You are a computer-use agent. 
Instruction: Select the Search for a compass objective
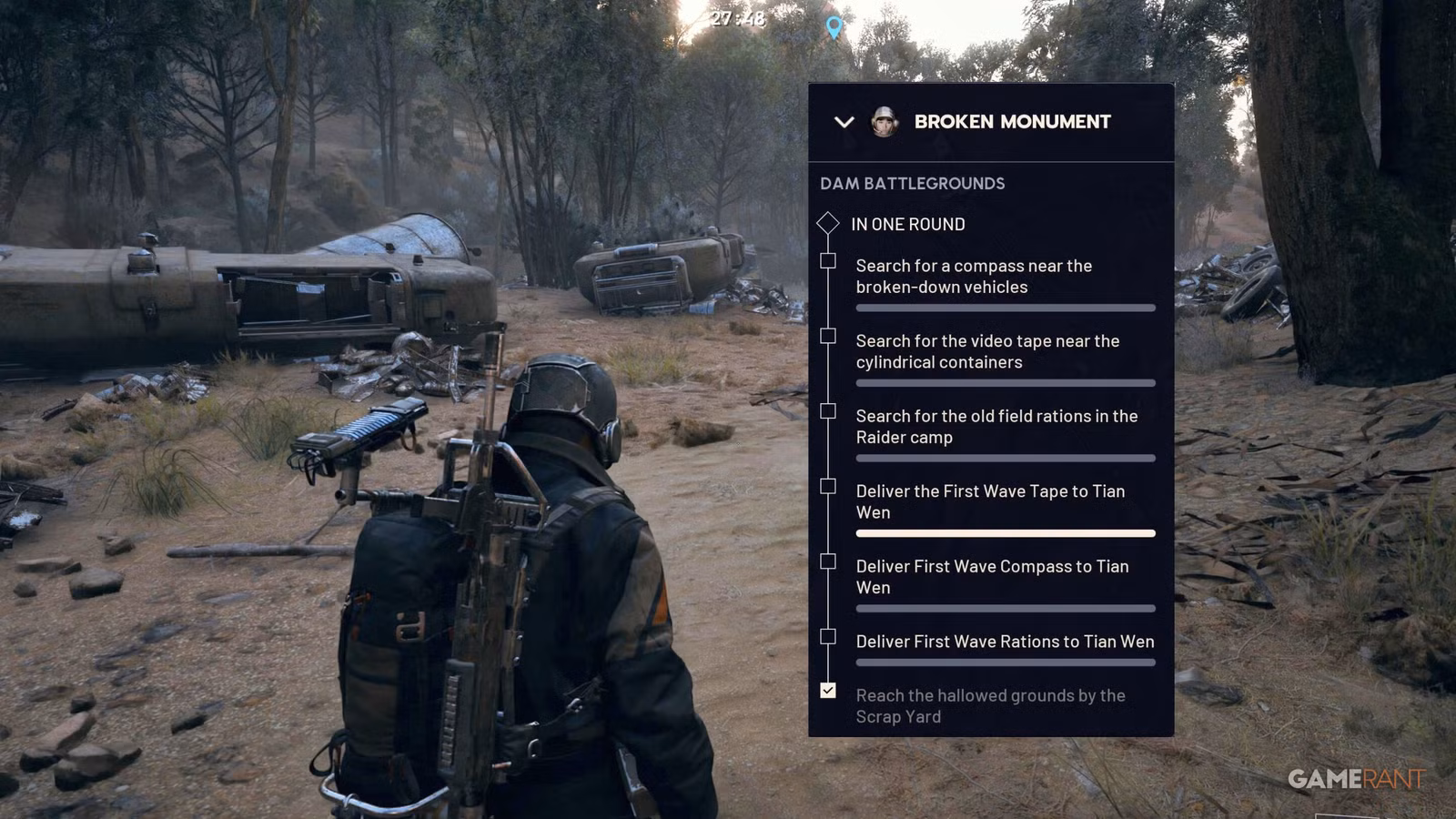click(972, 277)
